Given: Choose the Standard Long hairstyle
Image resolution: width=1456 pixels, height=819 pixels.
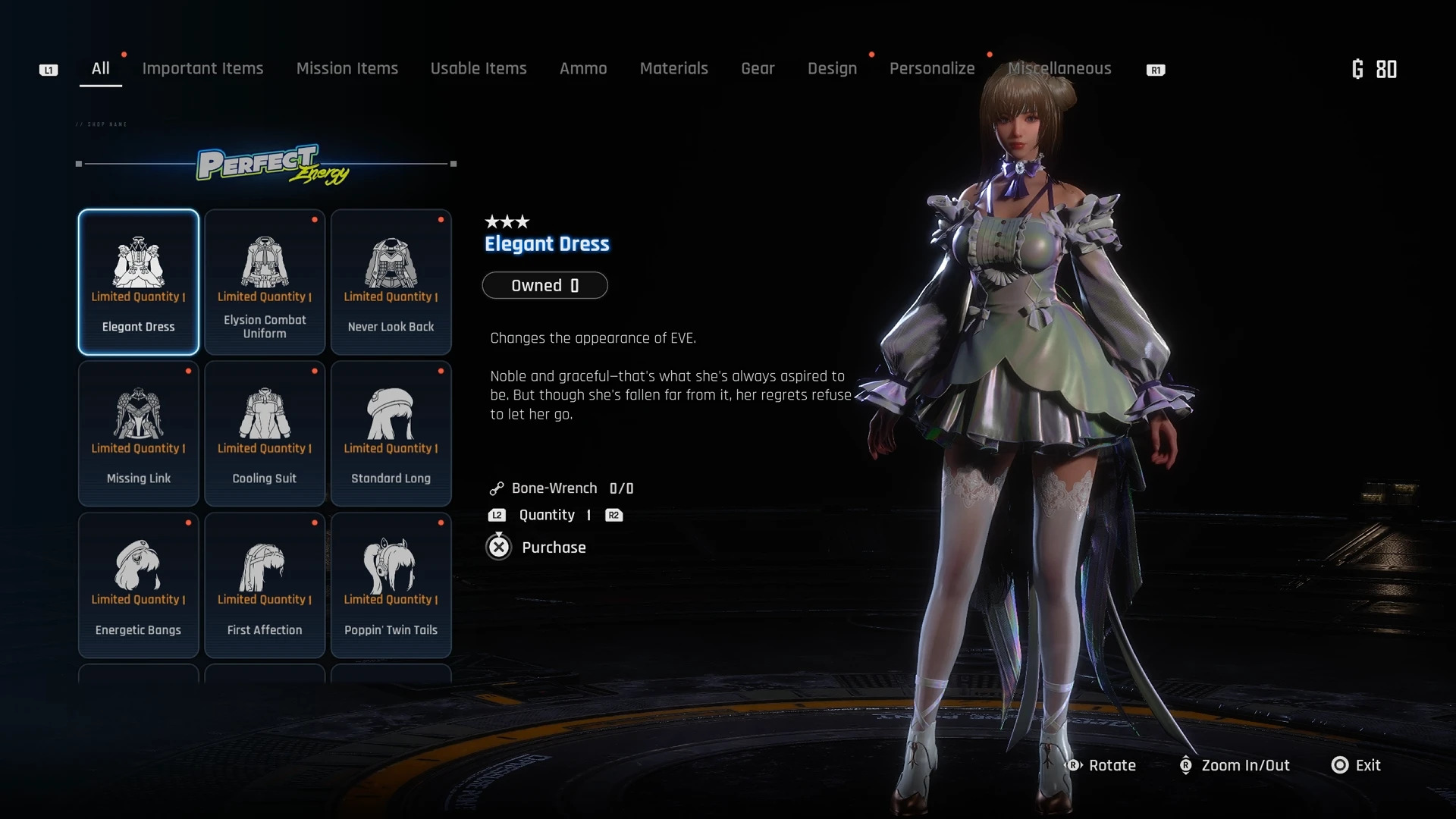Looking at the screenshot, I should point(391,433).
